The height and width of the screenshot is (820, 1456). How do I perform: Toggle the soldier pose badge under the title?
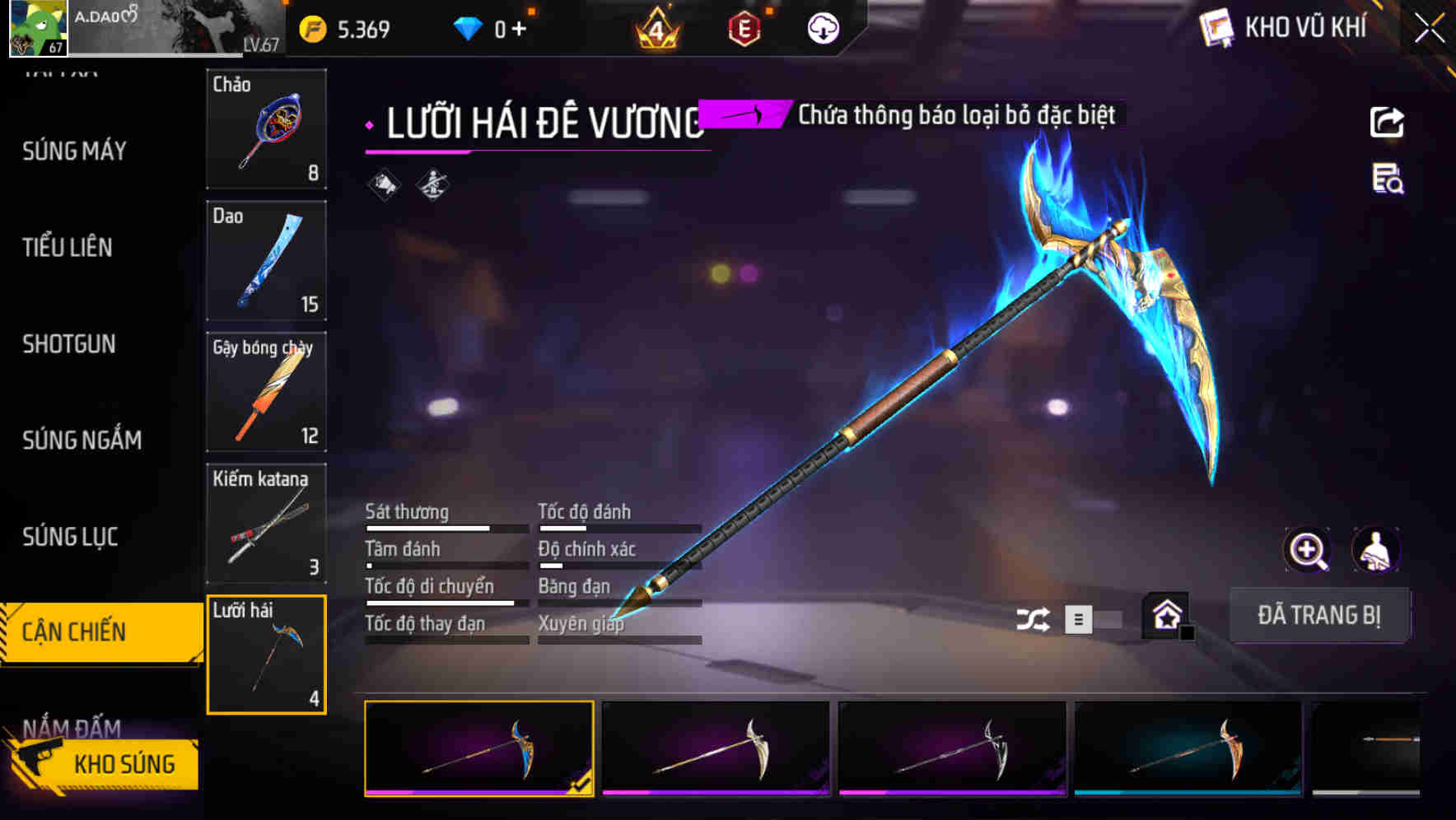coord(432,184)
